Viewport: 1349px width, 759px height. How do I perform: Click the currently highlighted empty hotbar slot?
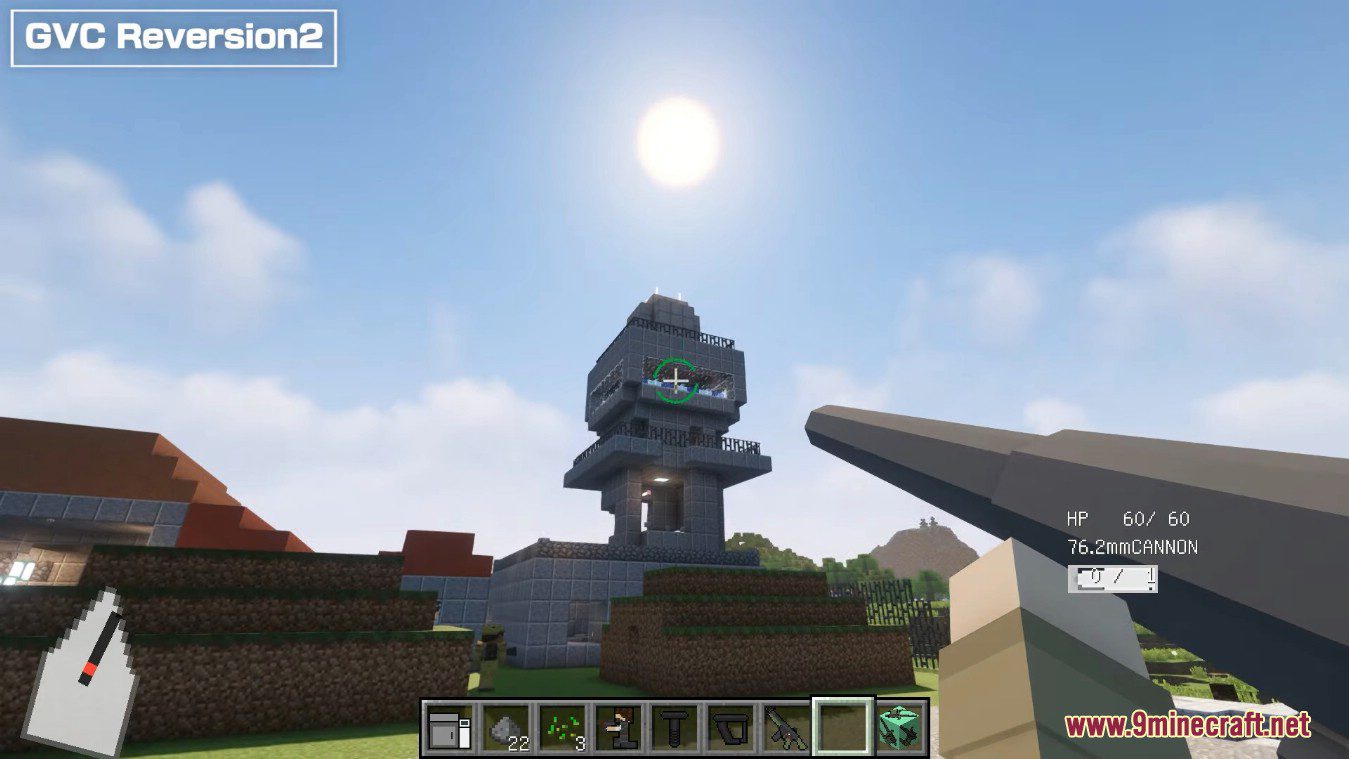click(x=842, y=728)
